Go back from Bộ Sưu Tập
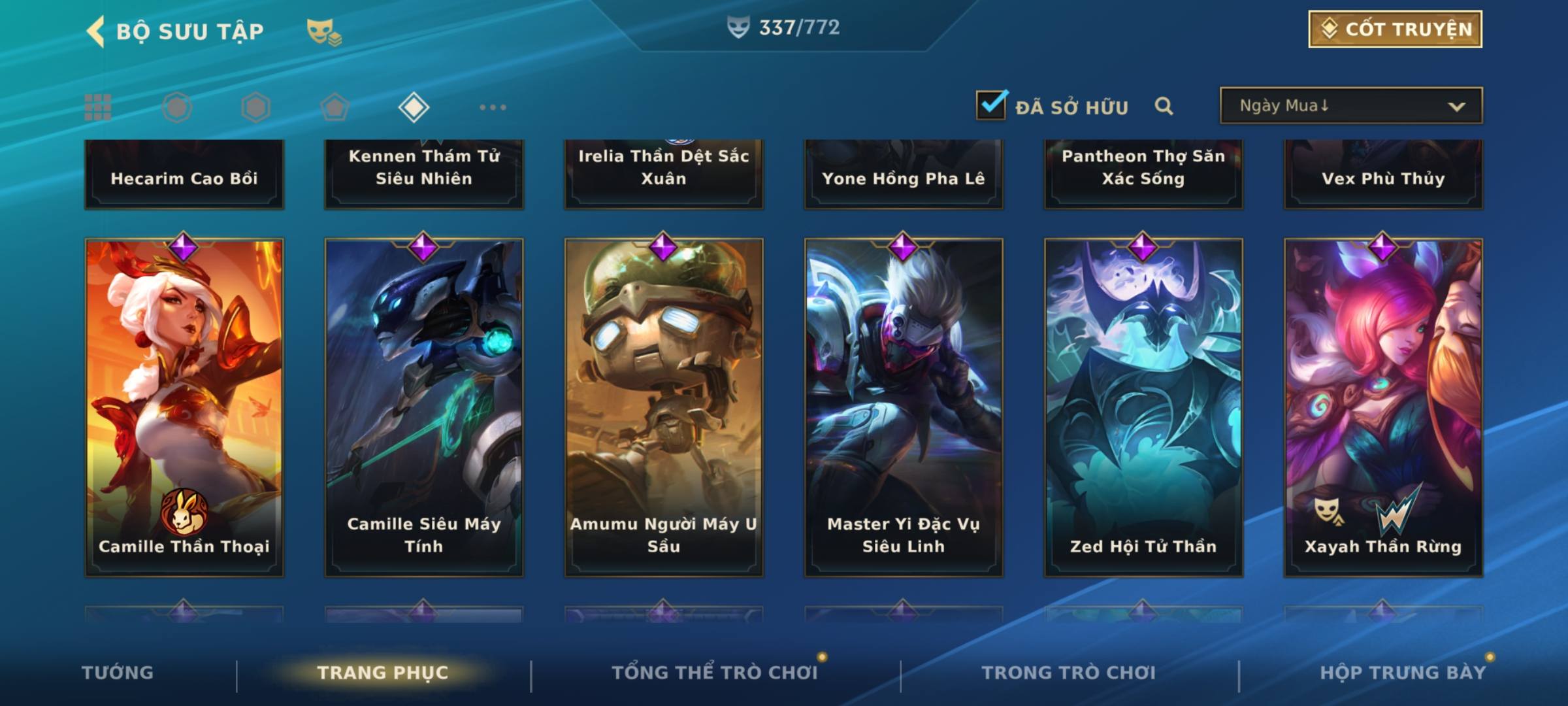Viewport: 1568px width, 706px height. coord(96,31)
